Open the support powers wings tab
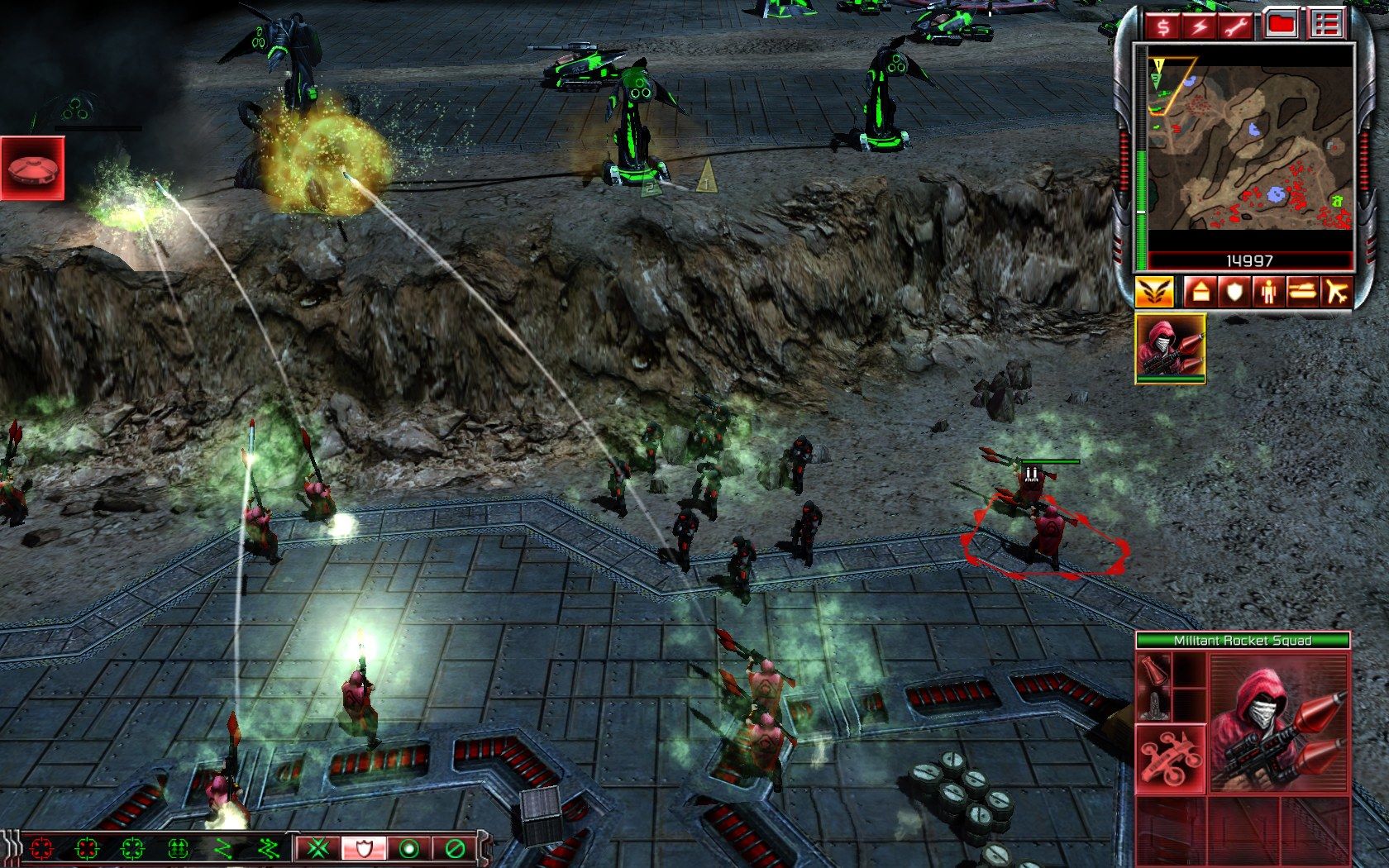Viewport: 1389px width, 868px height. [1154, 292]
